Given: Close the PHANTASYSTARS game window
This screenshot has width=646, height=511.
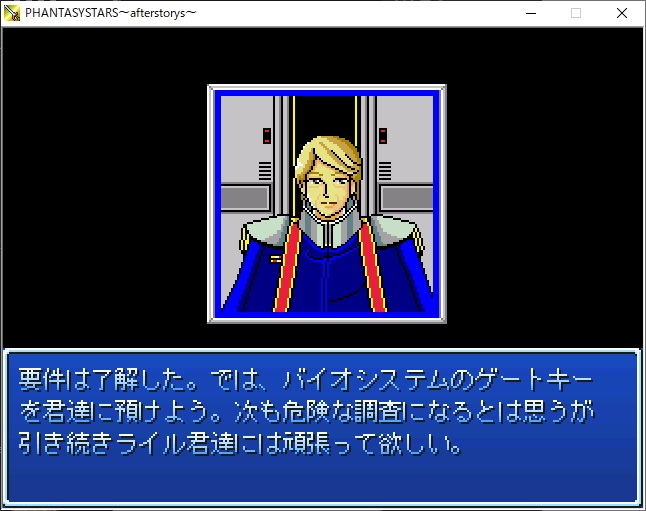Looking at the screenshot, I should (x=622, y=13).
